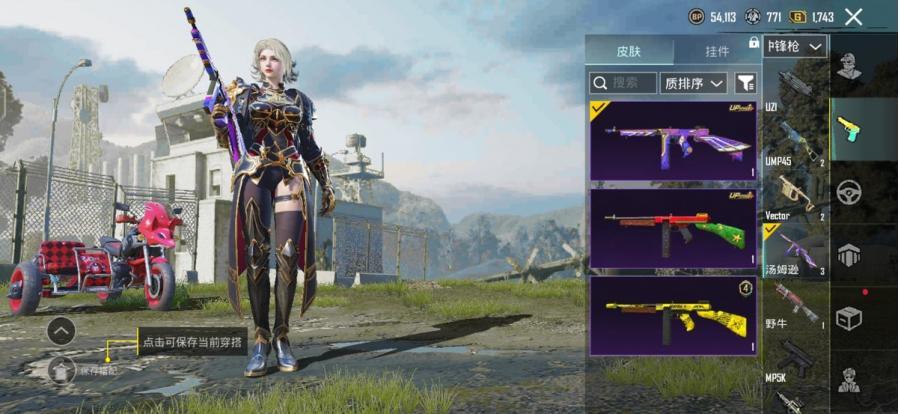Image resolution: width=900 pixels, height=414 pixels.
Task: Select the pistol weapon category icon
Action: [849, 128]
